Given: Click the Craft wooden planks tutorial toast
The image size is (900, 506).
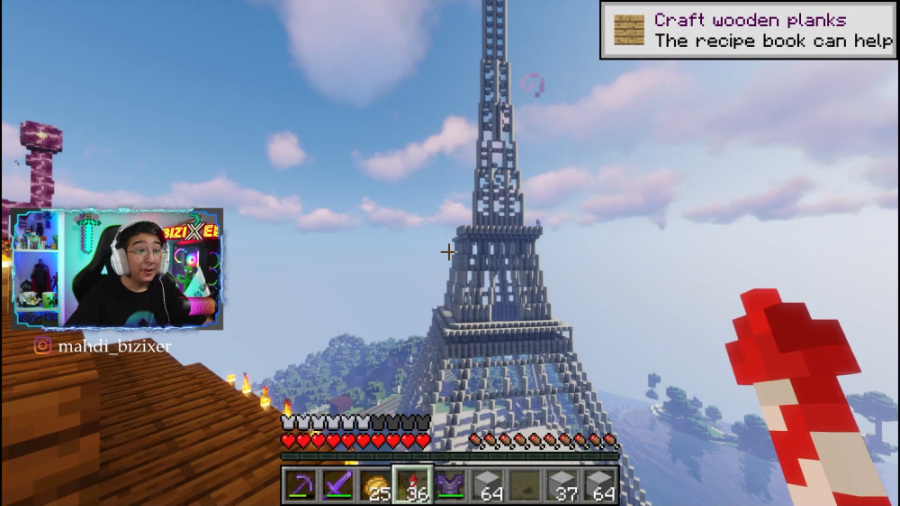Looking at the screenshot, I should click(747, 31).
